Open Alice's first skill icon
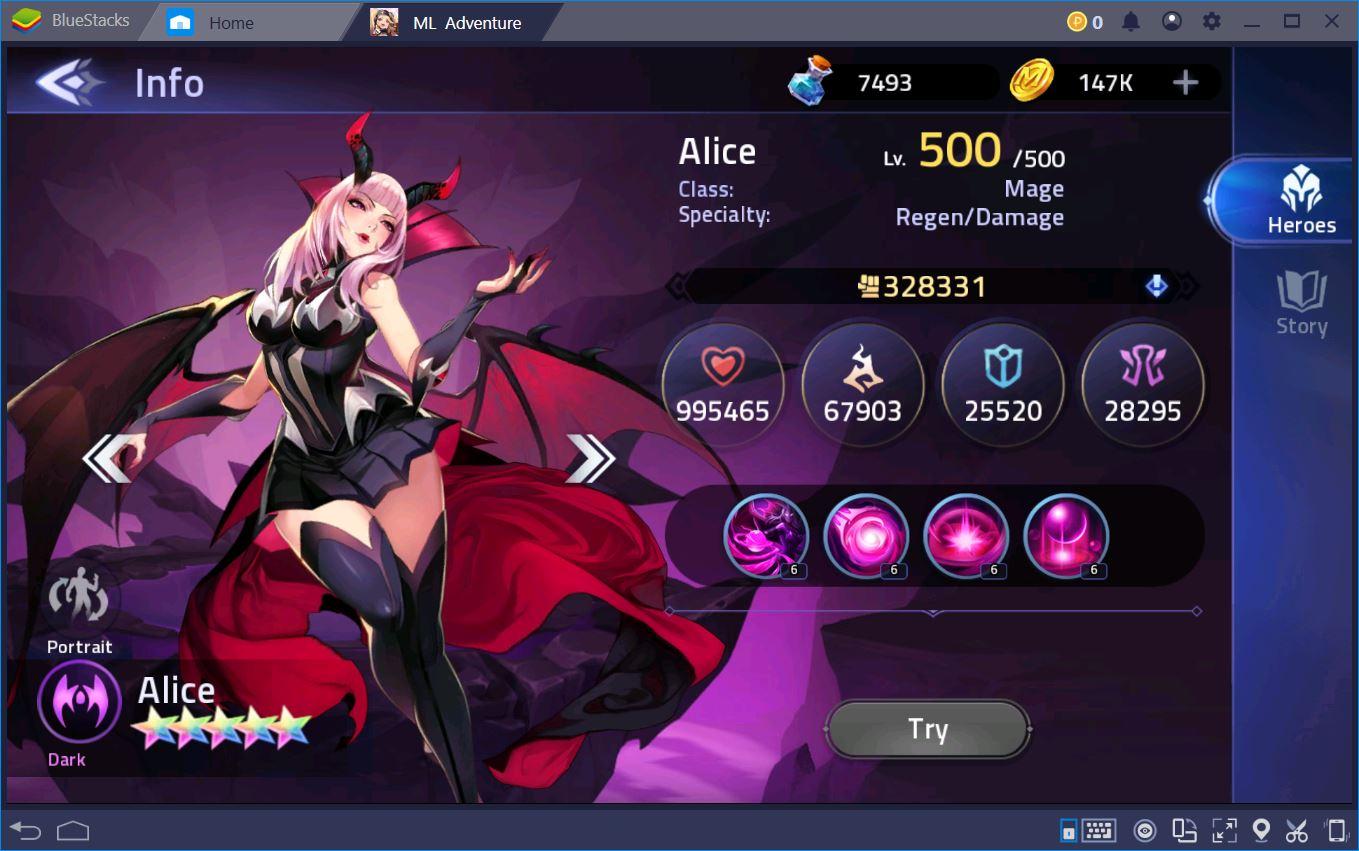This screenshot has width=1359, height=851. pyautogui.click(x=766, y=537)
